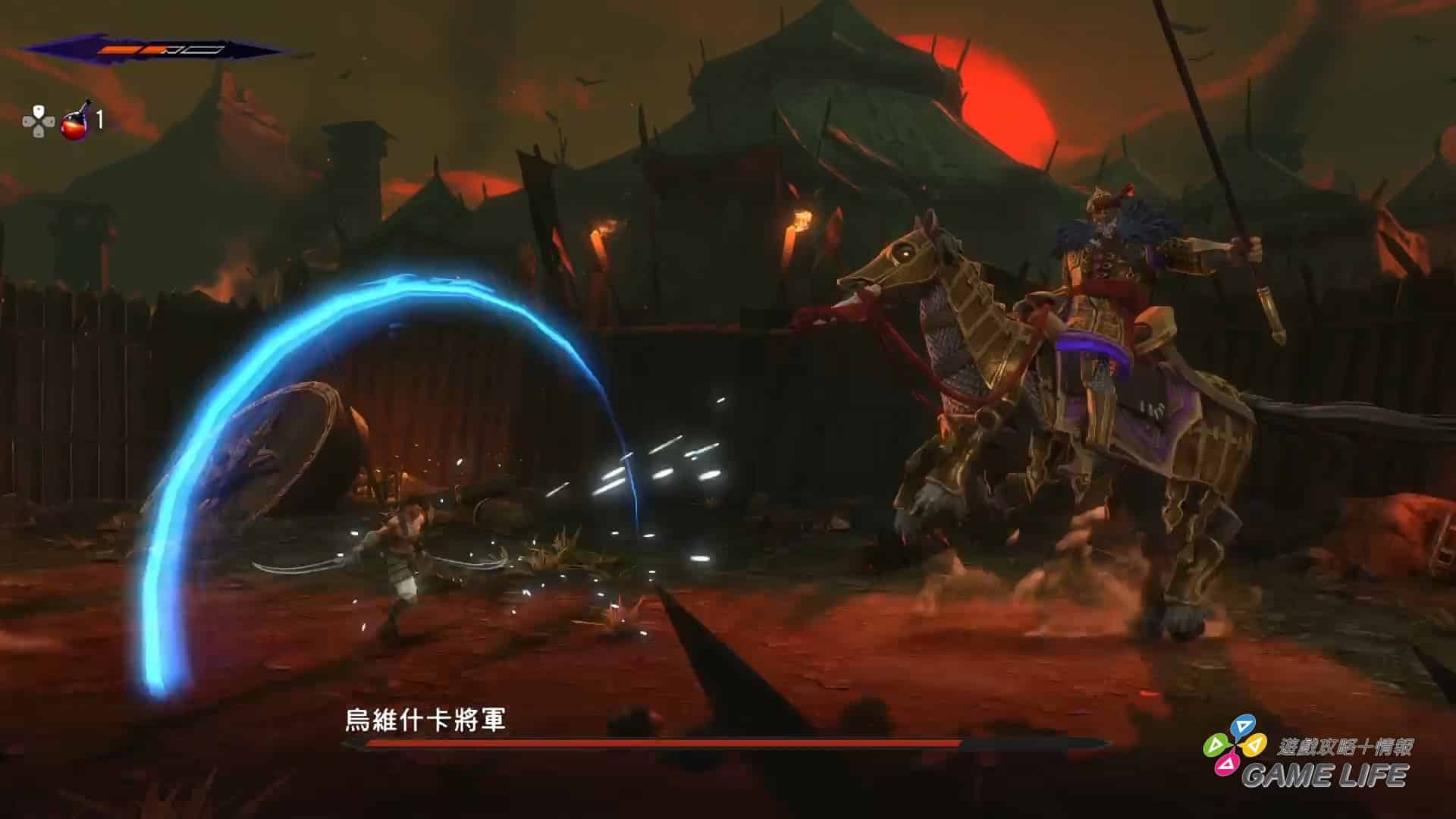The width and height of the screenshot is (1456, 819).
Task: Click the green petal of the GAME LIFE logo
Action: (x=1215, y=745)
